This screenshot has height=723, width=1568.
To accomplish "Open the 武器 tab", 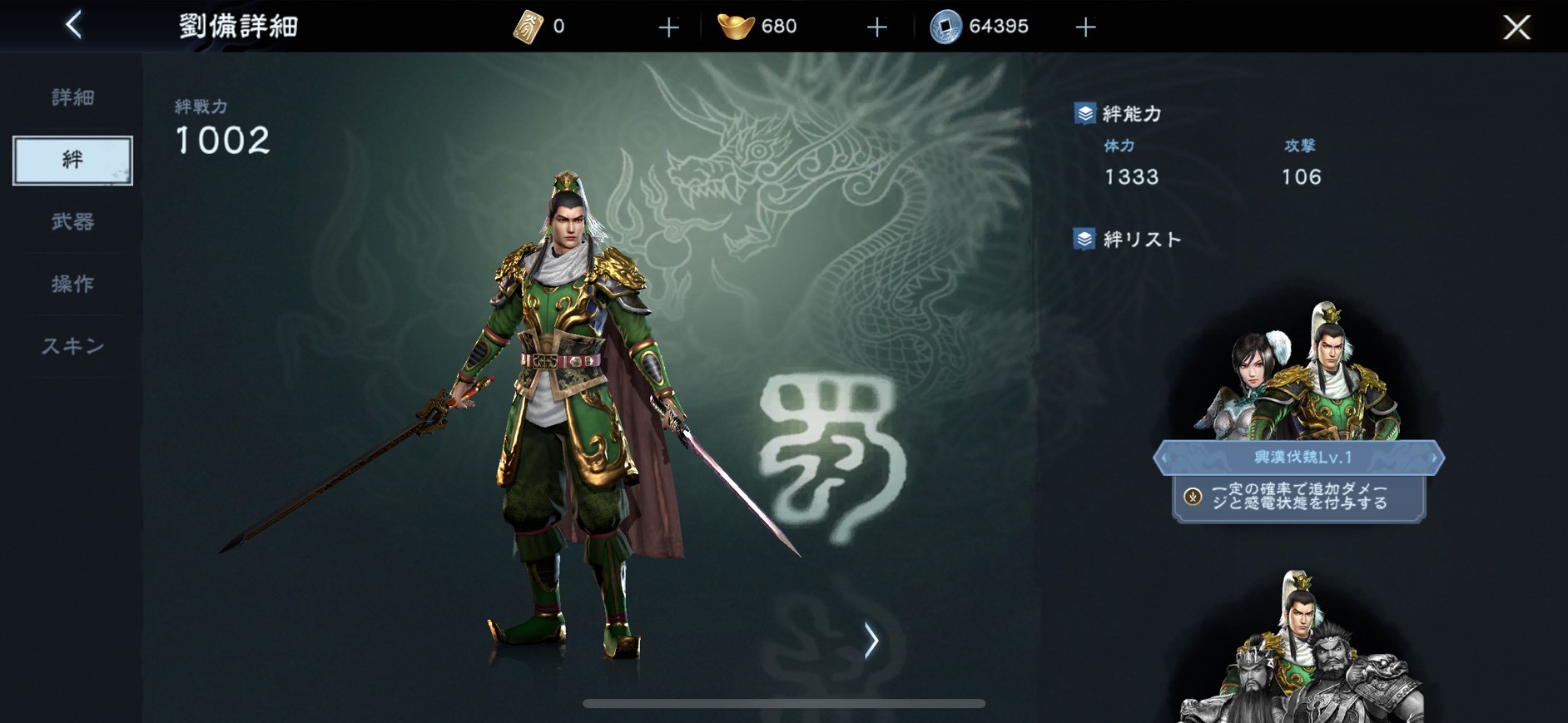I will point(73,222).
